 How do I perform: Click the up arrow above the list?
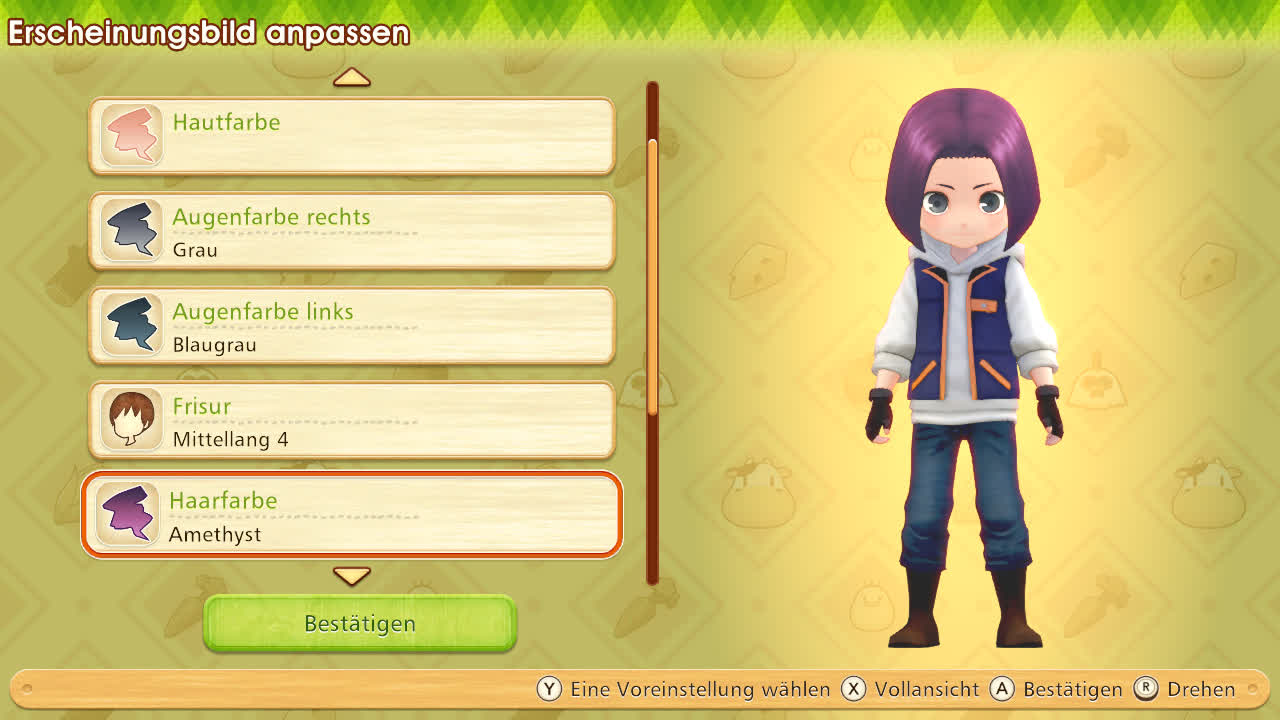352,77
